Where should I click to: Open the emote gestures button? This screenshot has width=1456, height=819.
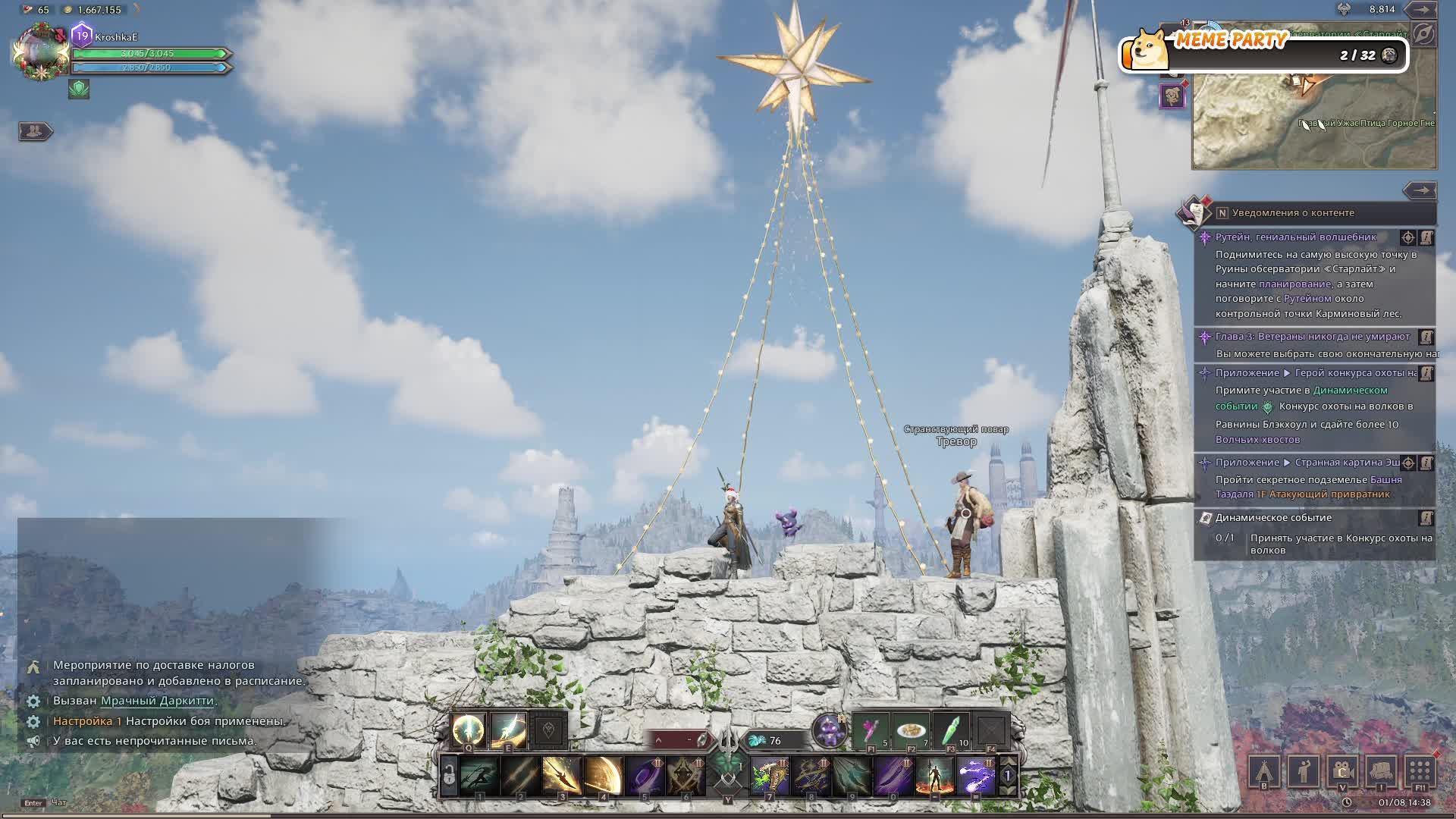click(x=1303, y=772)
